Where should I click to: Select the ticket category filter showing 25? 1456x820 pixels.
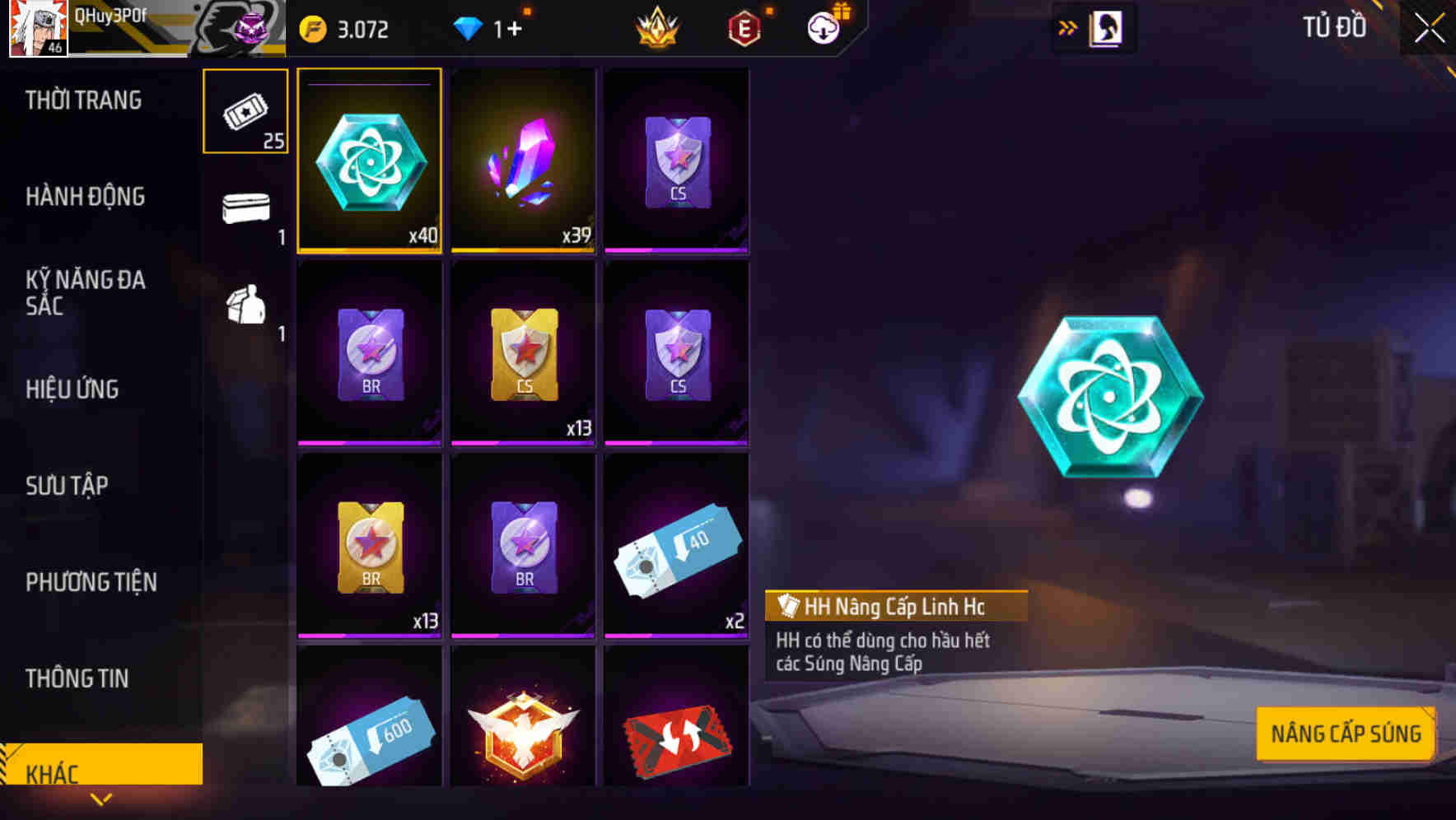click(245, 111)
